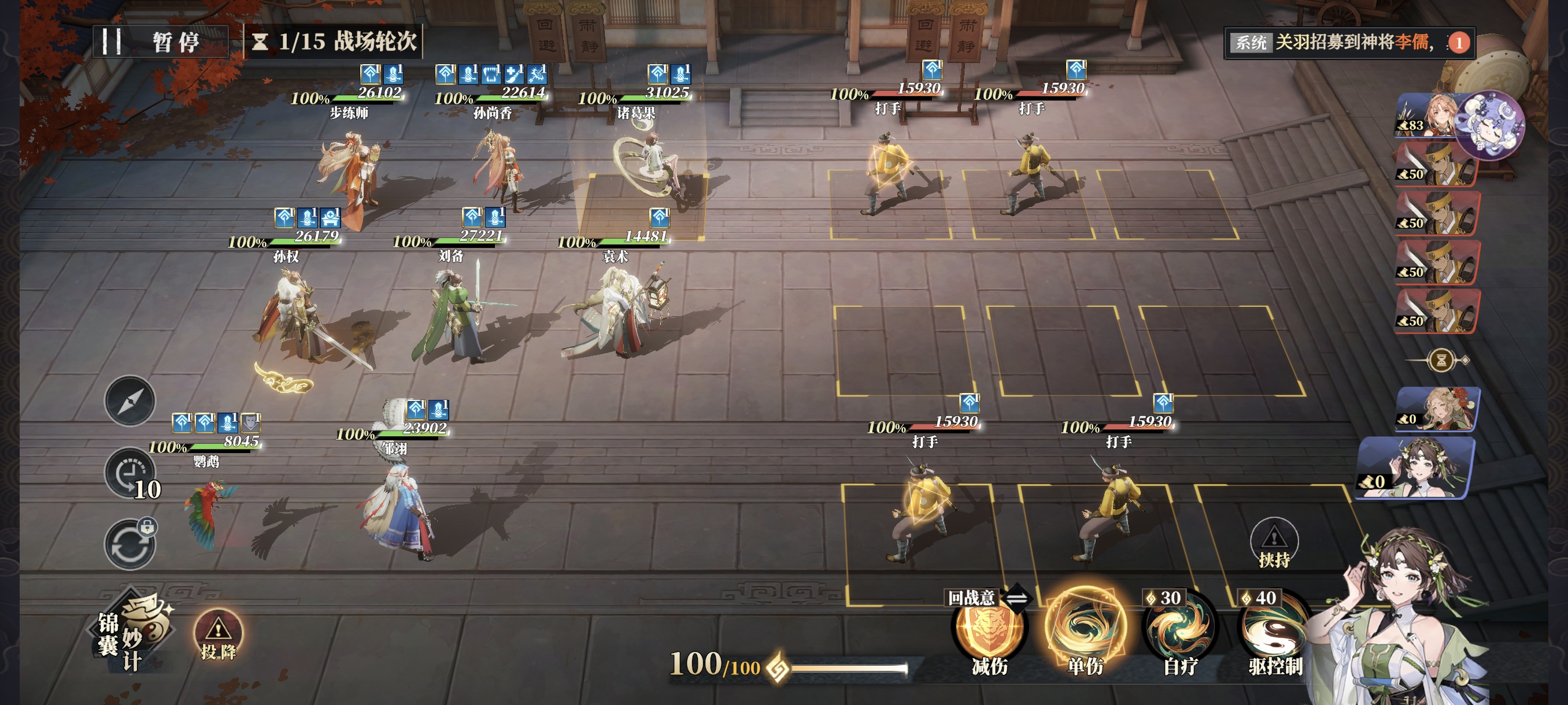The height and width of the screenshot is (705, 1568).
Task: Select the large flower-crowned portrait in turn order
Action: tap(1418, 467)
